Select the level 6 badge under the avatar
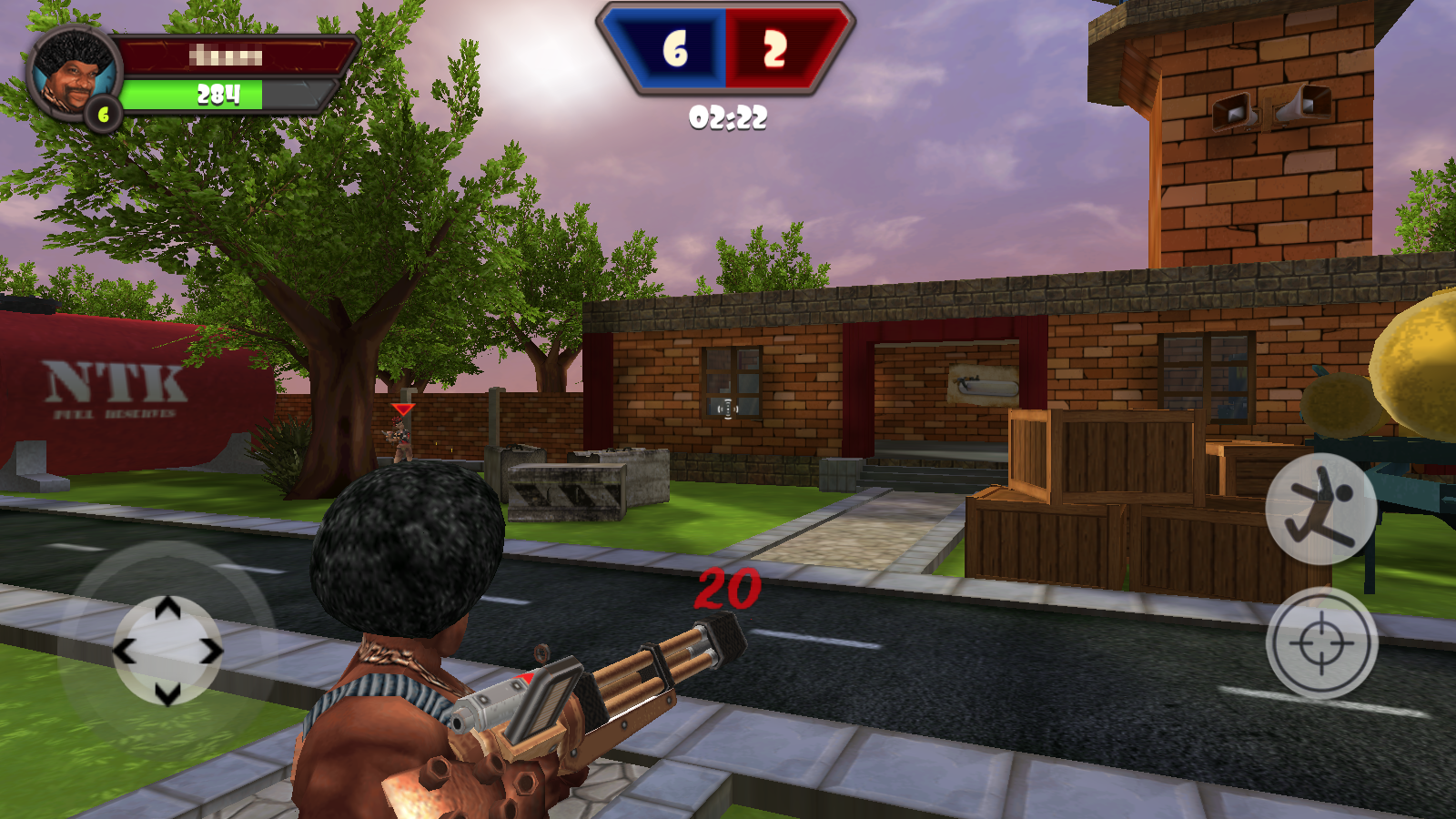Screen dimensions: 1456x819 coord(104,115)
